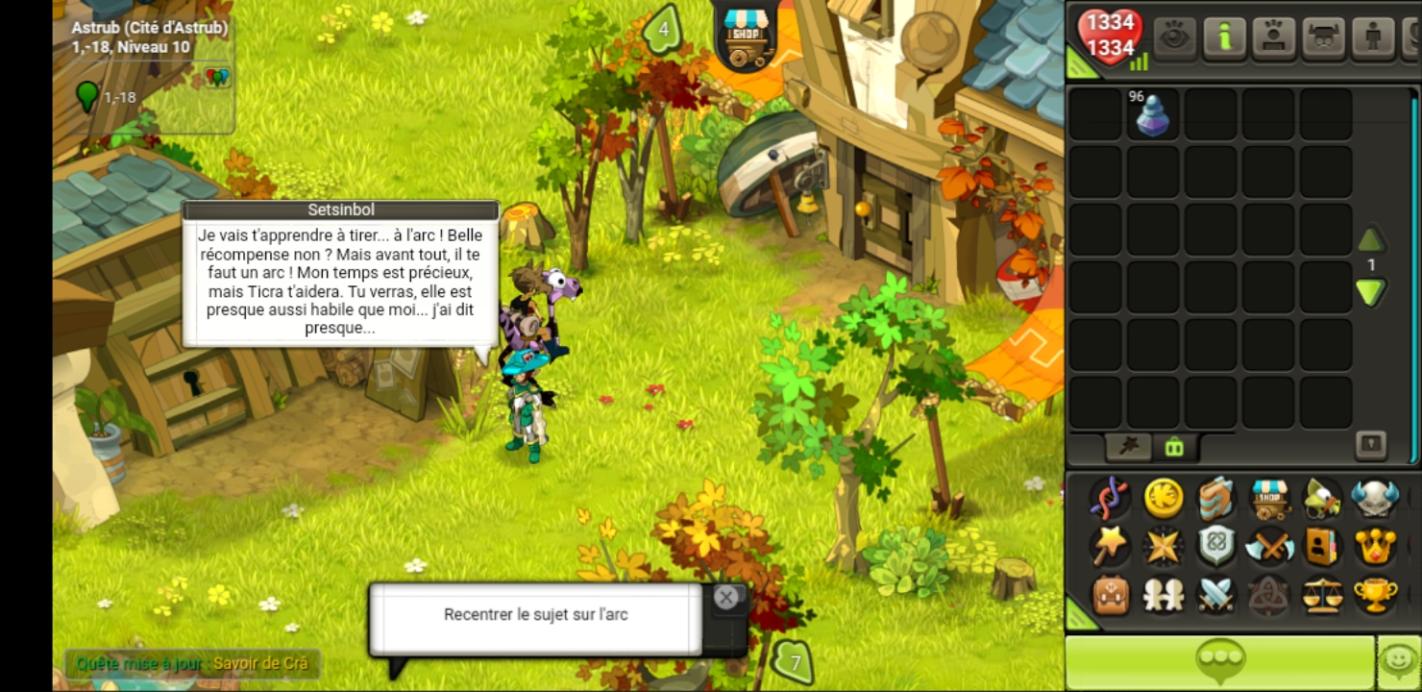Screen dimensions: 1422x692
Task: Go to previous shortcut page with up arrow
Action: pos(1370,240)
